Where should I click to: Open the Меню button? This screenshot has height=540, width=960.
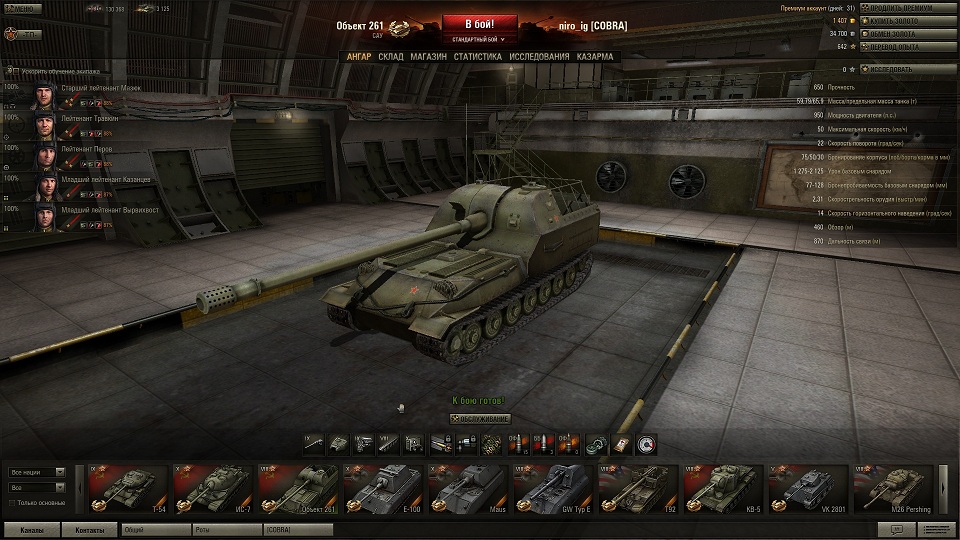pyautogui.click(x=25, y=8)
